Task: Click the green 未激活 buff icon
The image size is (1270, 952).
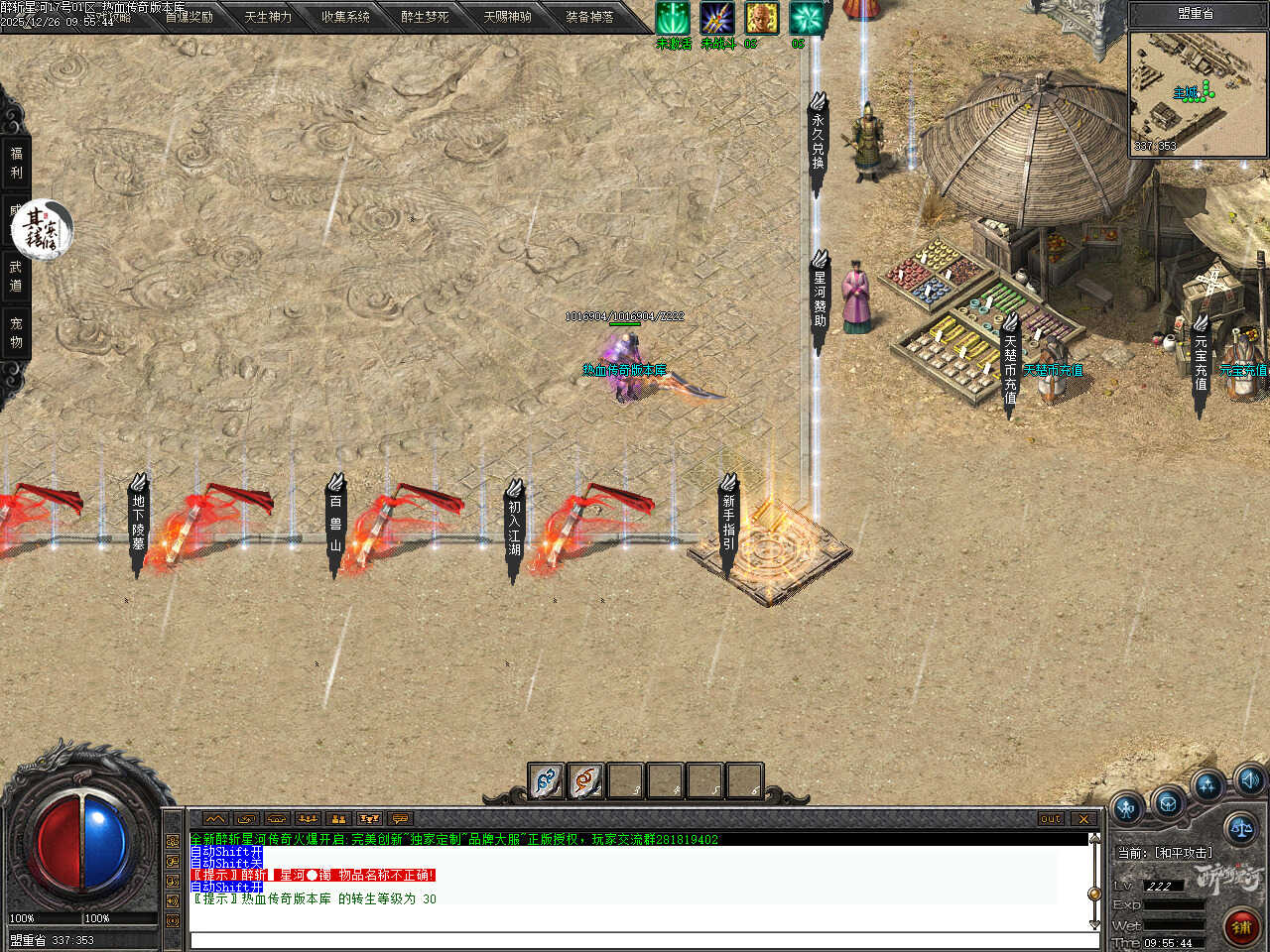Action: [673, 19]
